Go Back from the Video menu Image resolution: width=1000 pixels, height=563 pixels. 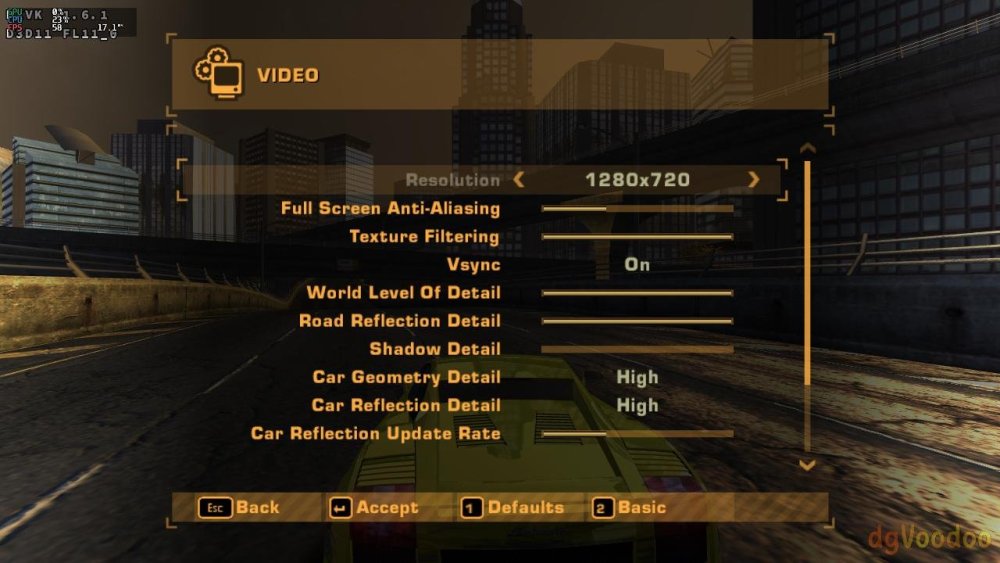pyautogui.click(x=240, y=508)
